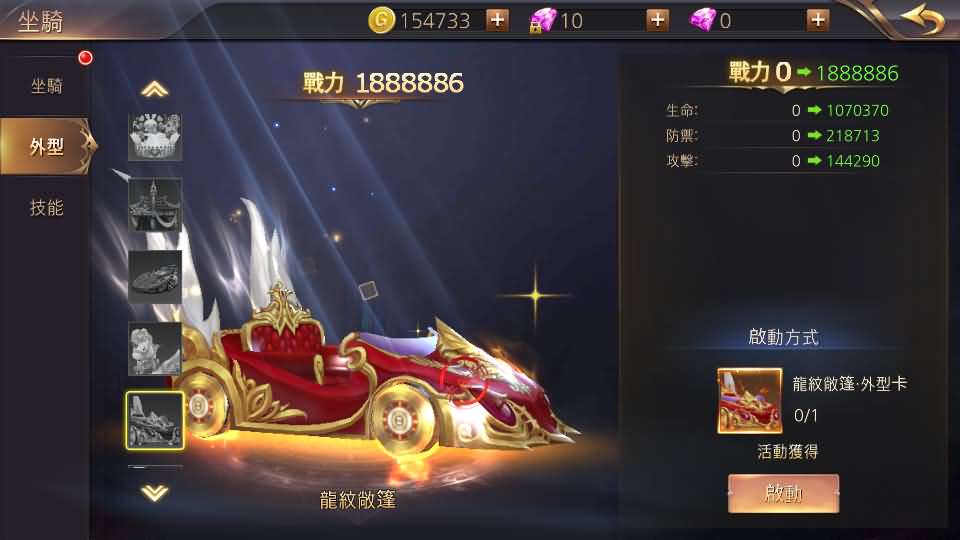Add more gold coins with plus button
The height and width of the screenshot is (540, 960).
tap(497, 20)
